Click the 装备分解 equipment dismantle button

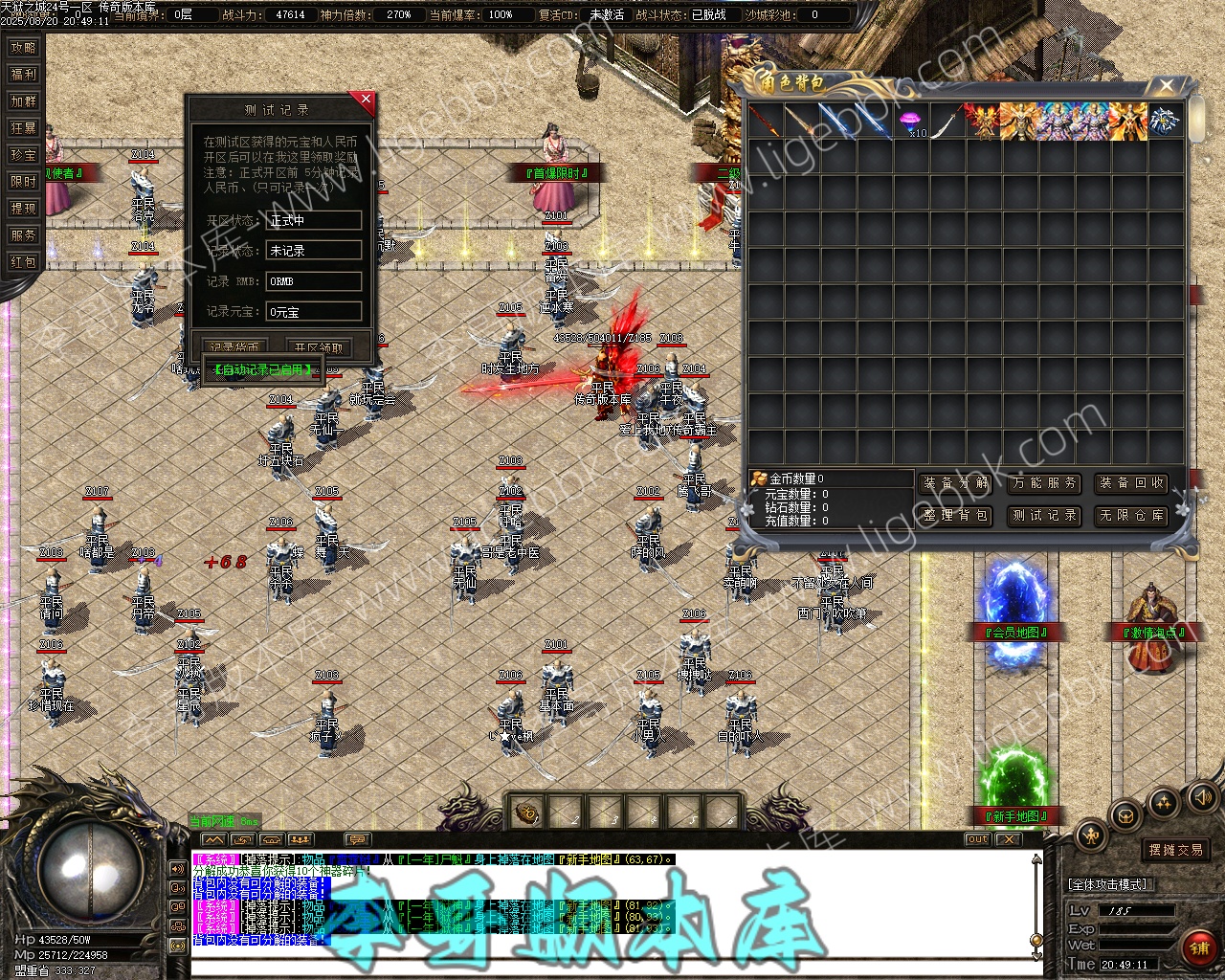click(x=956, y=483)
